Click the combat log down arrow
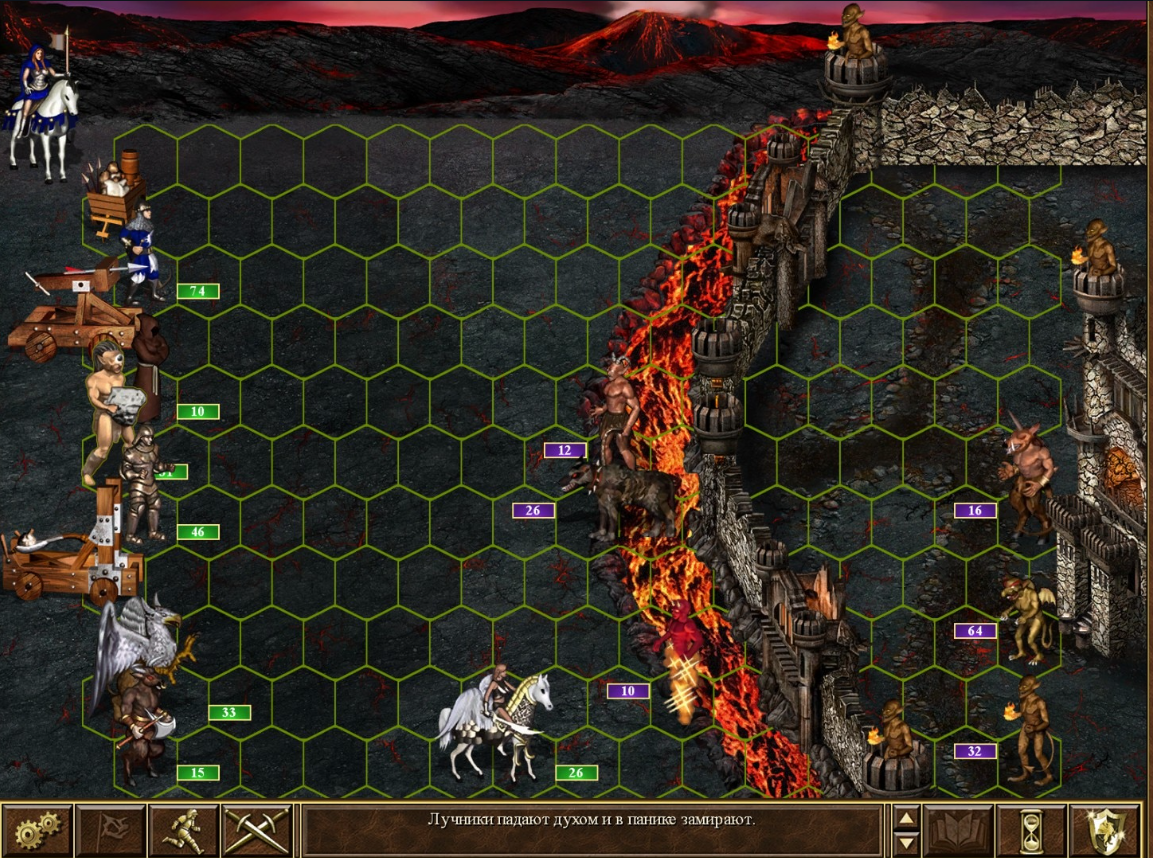This screenshot has height=858, width=1153. [905, 841]
